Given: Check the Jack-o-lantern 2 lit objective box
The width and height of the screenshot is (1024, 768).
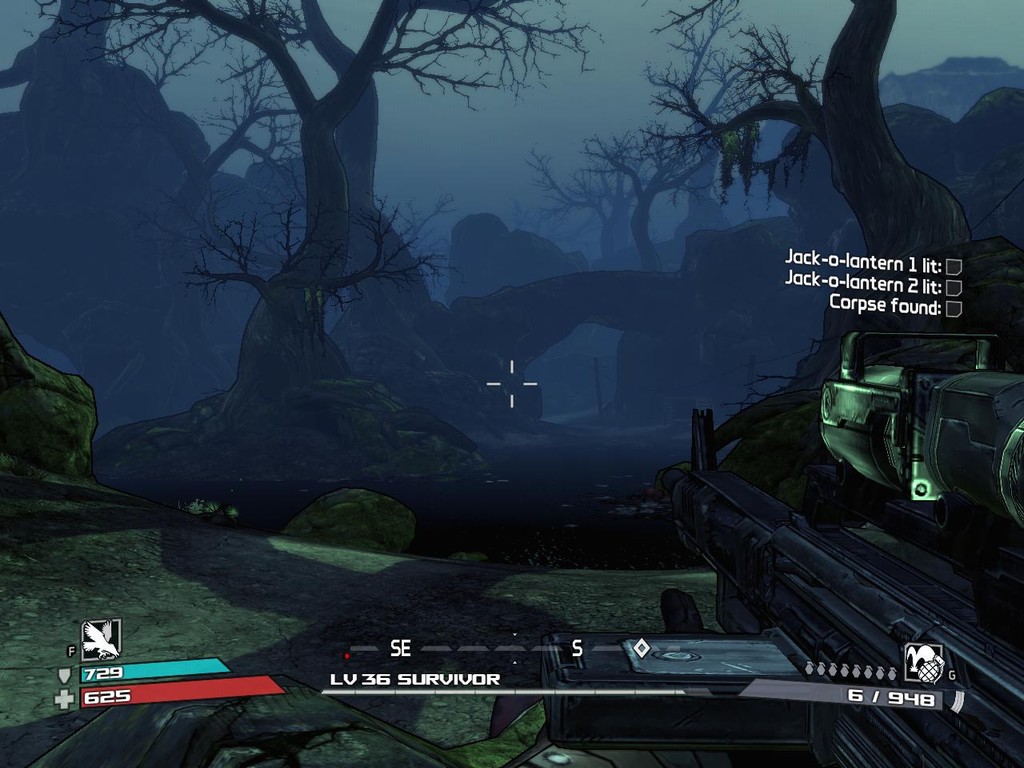Looking at the screenshot, I should (x=954, y=287).
